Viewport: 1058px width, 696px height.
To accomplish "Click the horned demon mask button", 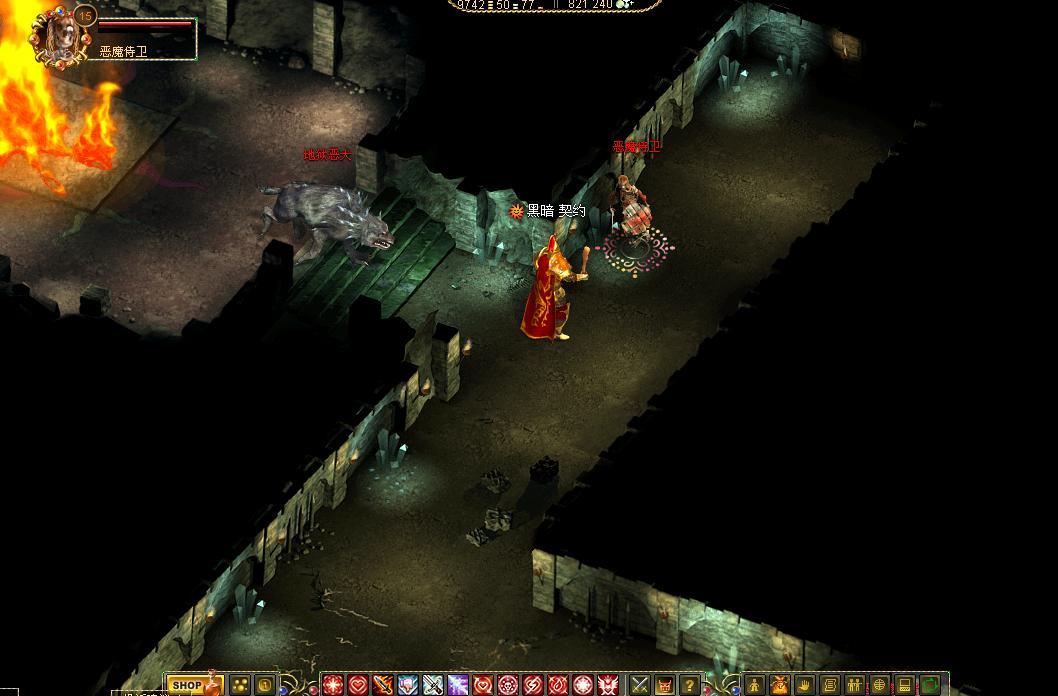I will [665, 685].
